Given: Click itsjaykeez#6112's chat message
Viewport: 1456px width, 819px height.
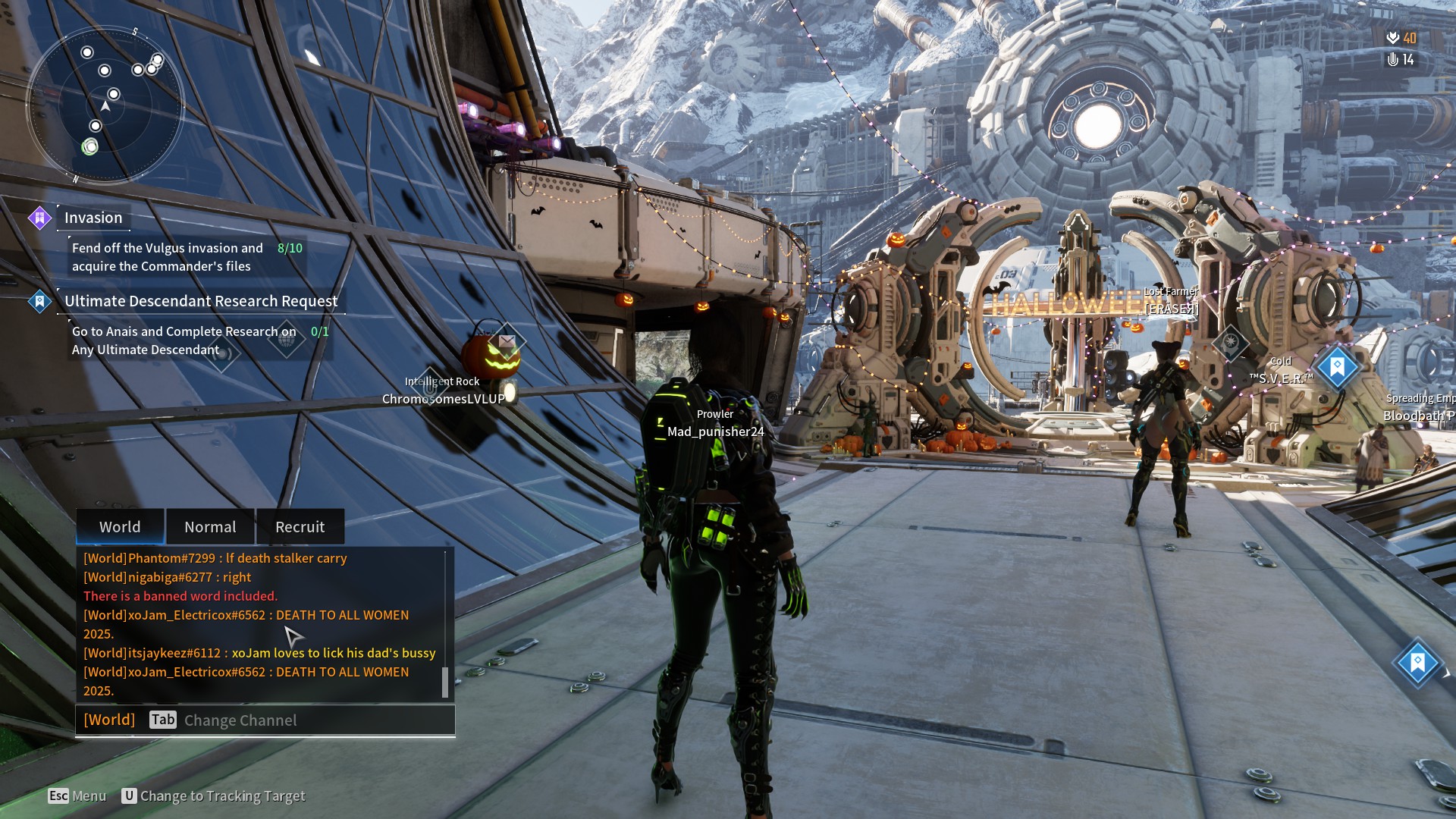Looking at the screenshot, I should point(259,653).
